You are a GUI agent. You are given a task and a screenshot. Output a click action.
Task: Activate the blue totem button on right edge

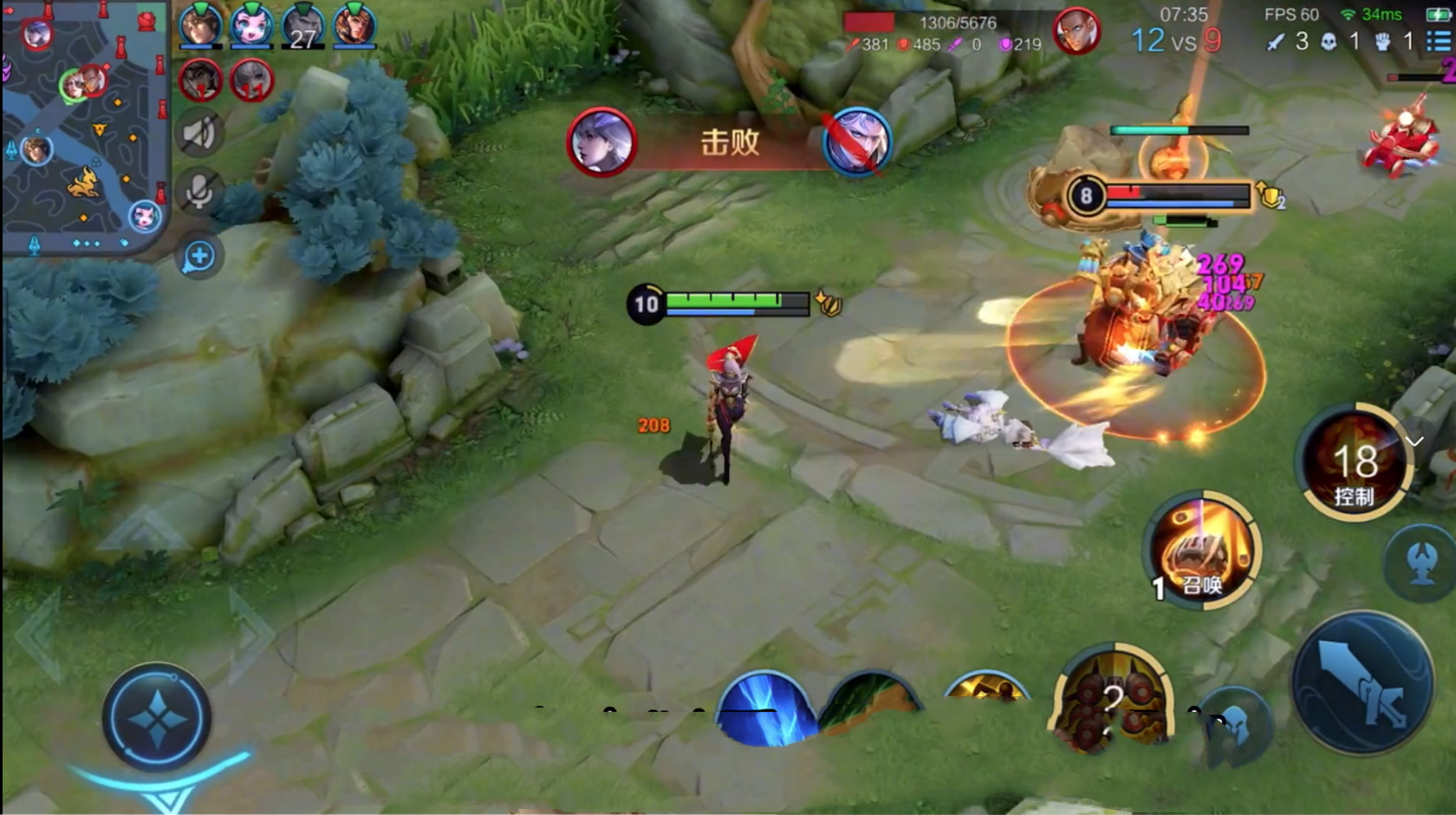point(1422,564)
